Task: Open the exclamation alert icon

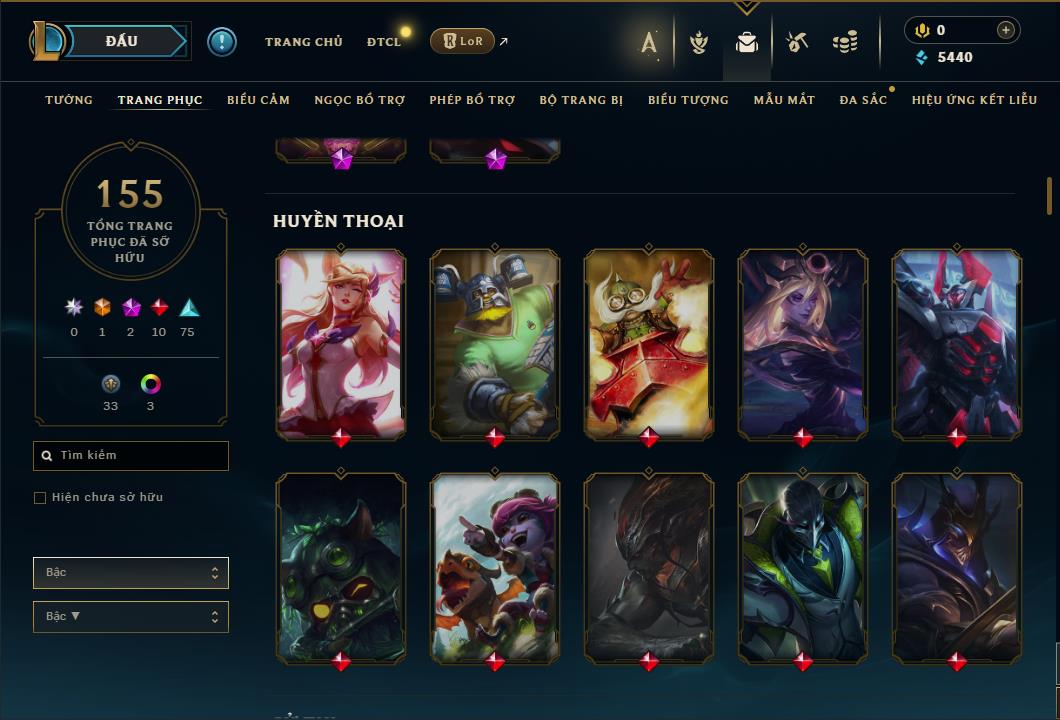Action: point(222,42)
